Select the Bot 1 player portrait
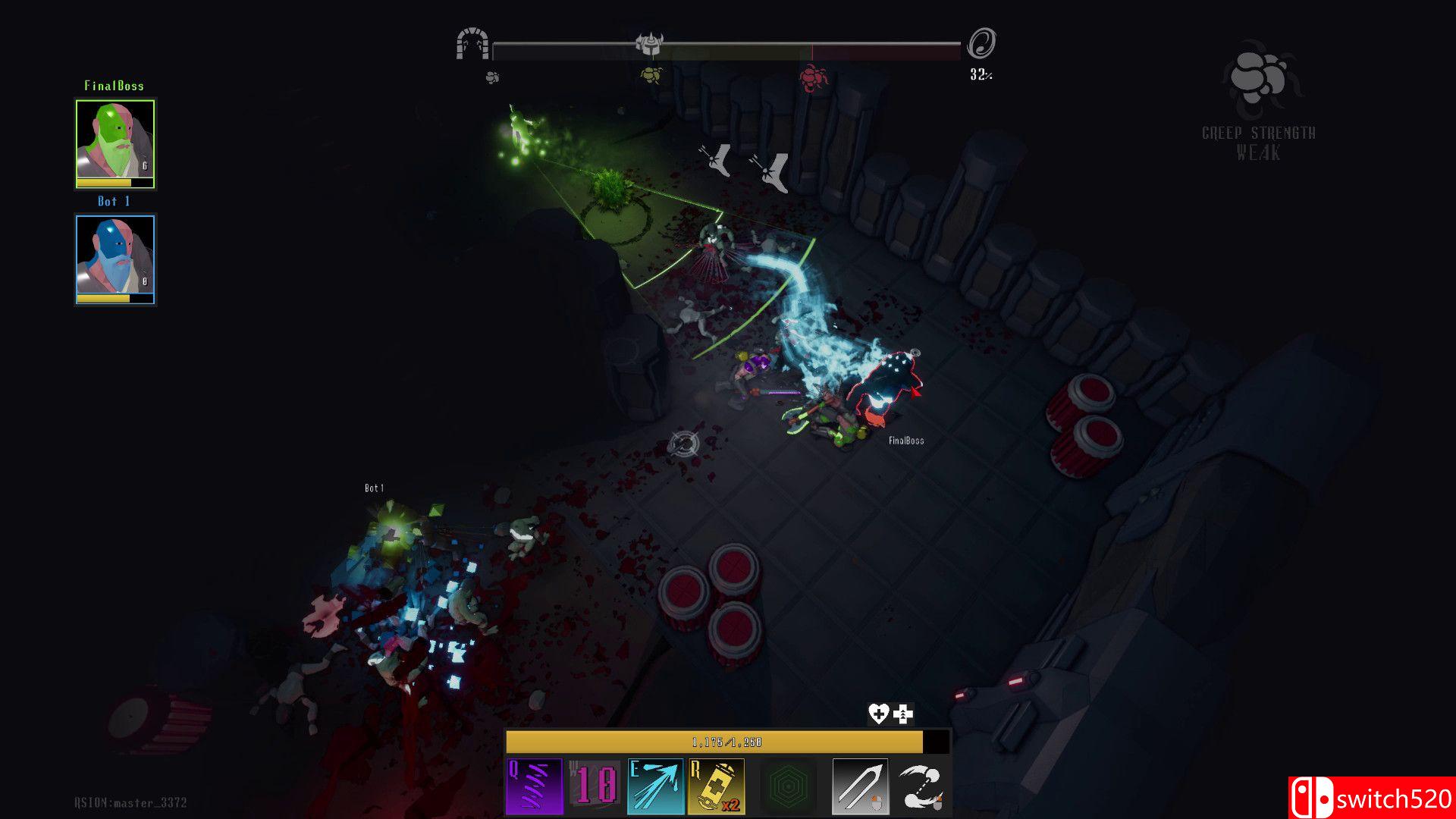 [x=114, y=254]
